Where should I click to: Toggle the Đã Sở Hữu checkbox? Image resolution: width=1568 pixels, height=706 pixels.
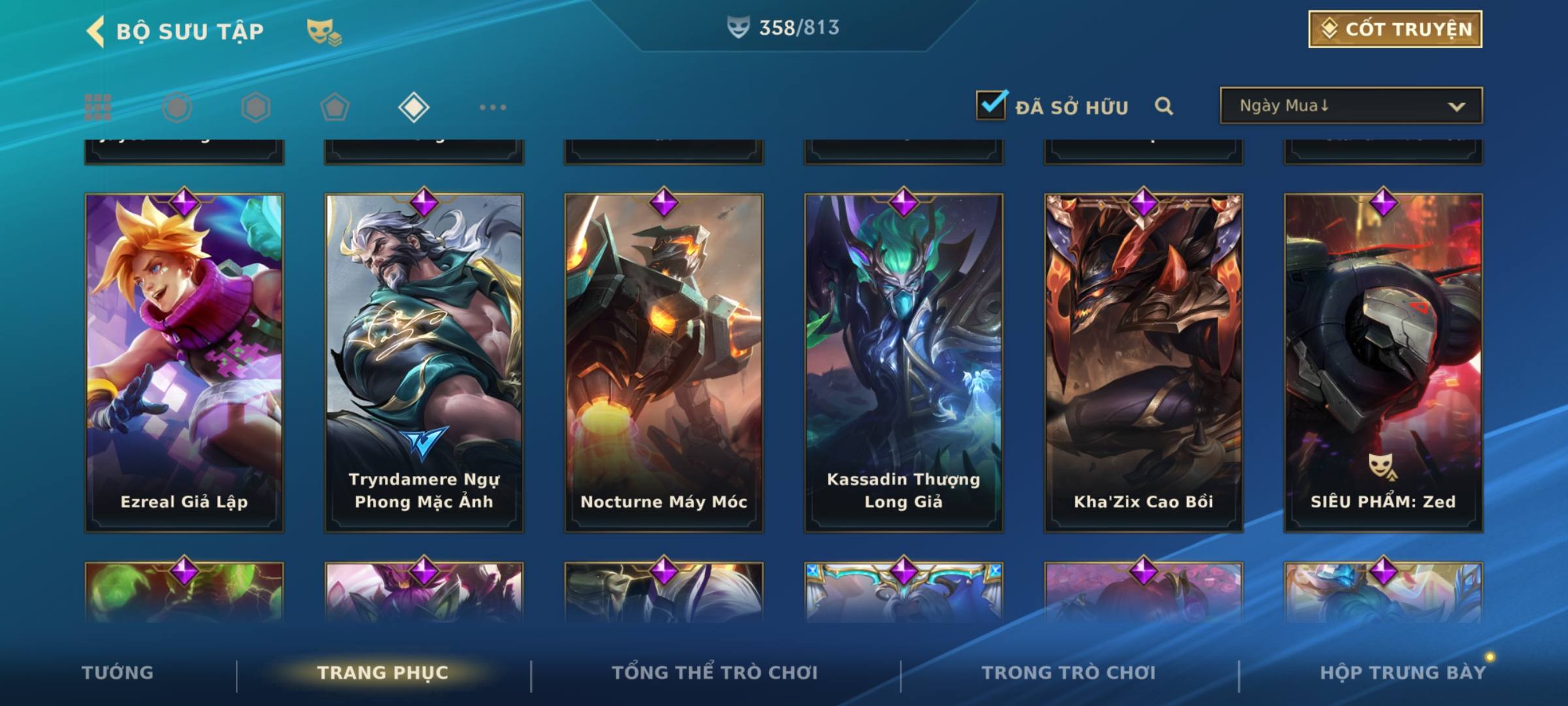click(x=991, y=105)
